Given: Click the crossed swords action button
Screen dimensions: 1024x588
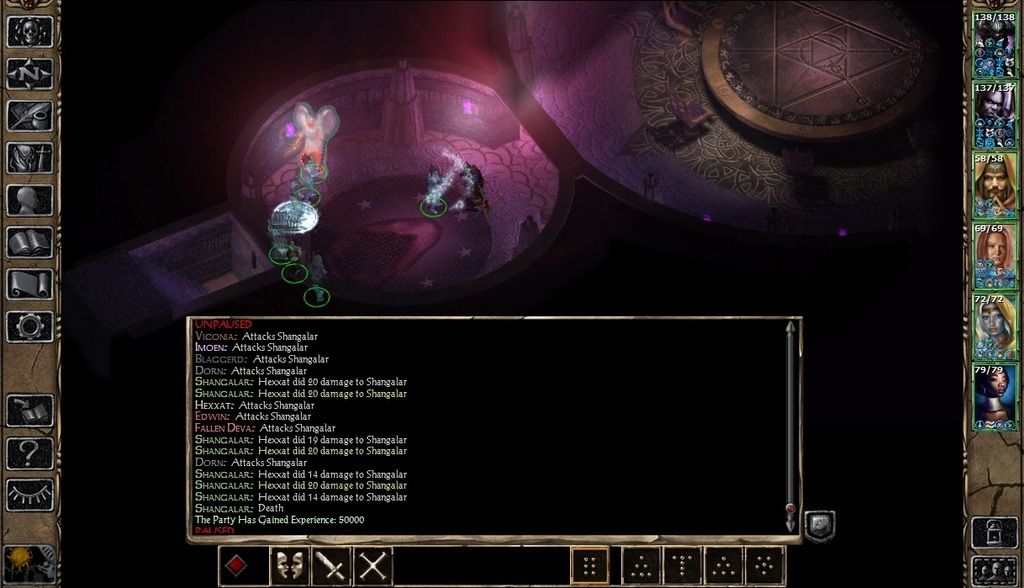Looking at the screenshot, I should 373,567.
